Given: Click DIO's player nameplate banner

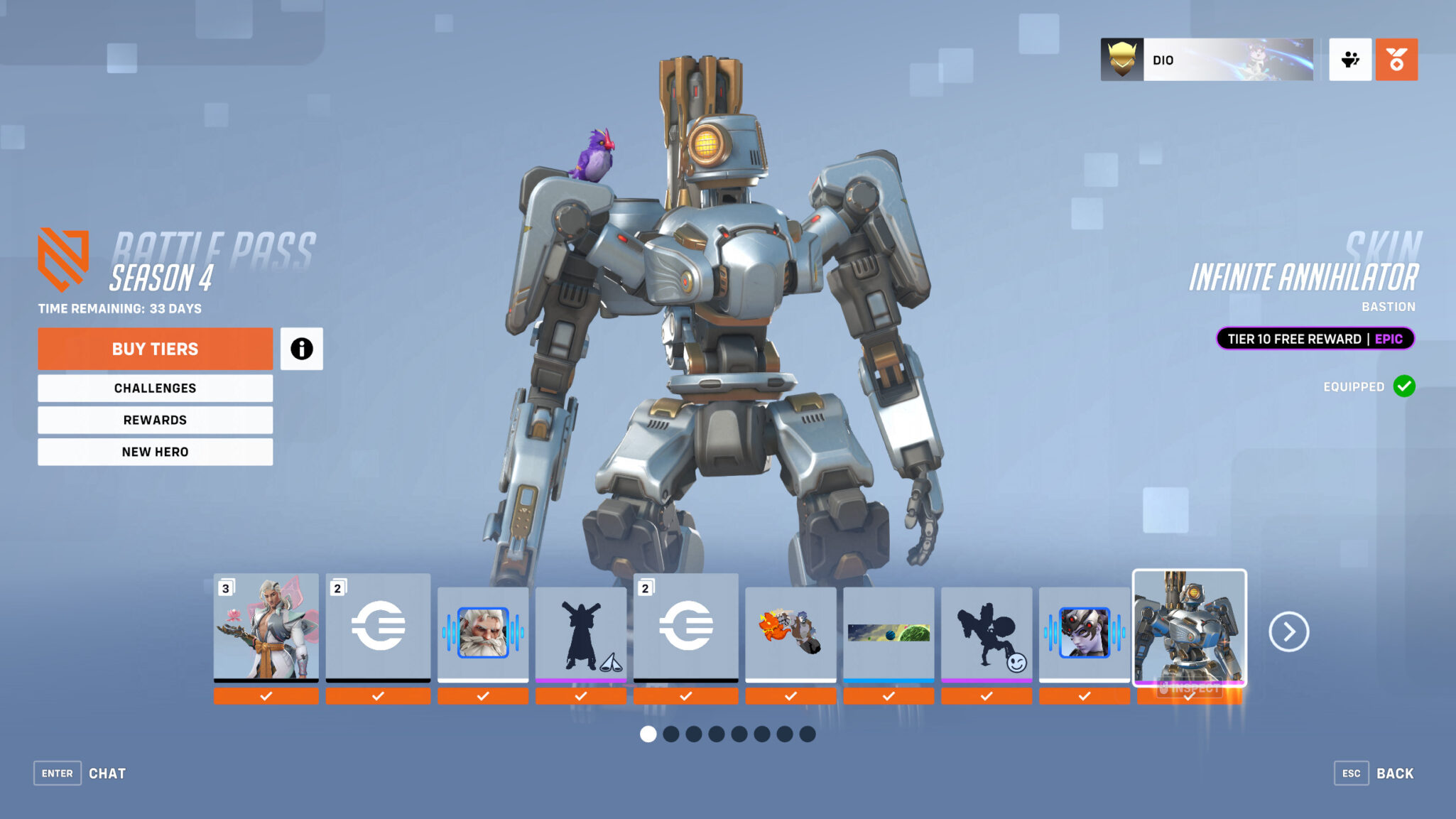Looking at the screenshot, I should pyautogui.click(x=1207, y=60).
